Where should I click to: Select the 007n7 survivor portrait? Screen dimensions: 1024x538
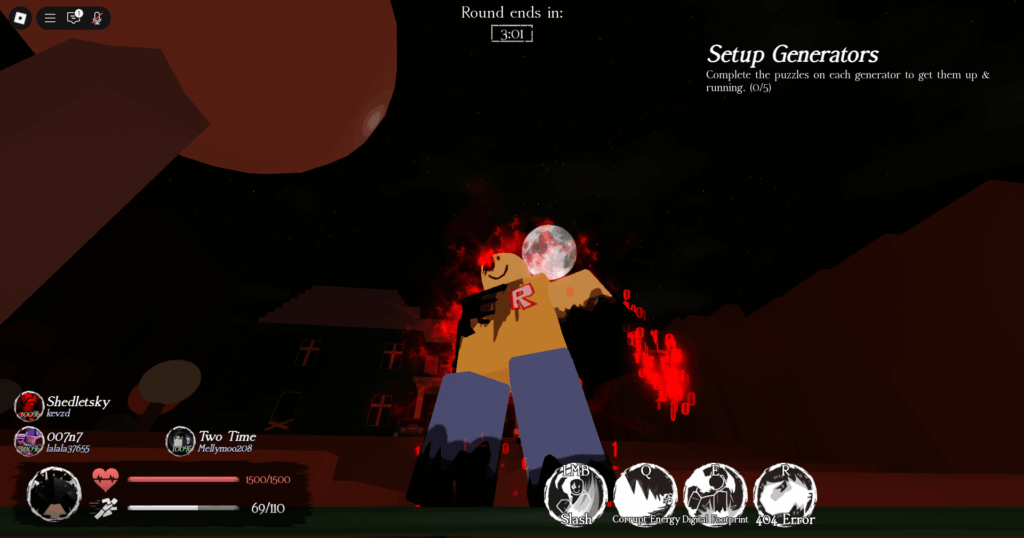[x=29, y=441]
